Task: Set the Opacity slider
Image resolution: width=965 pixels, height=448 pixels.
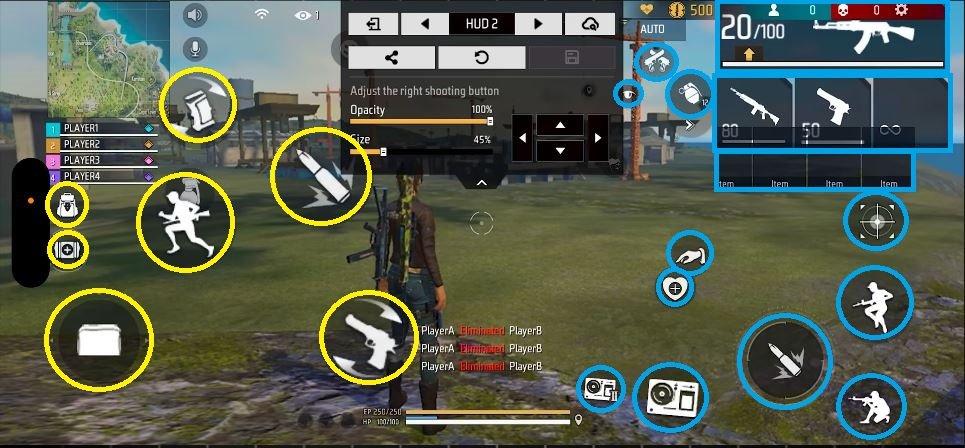Action: coord(489,121)
